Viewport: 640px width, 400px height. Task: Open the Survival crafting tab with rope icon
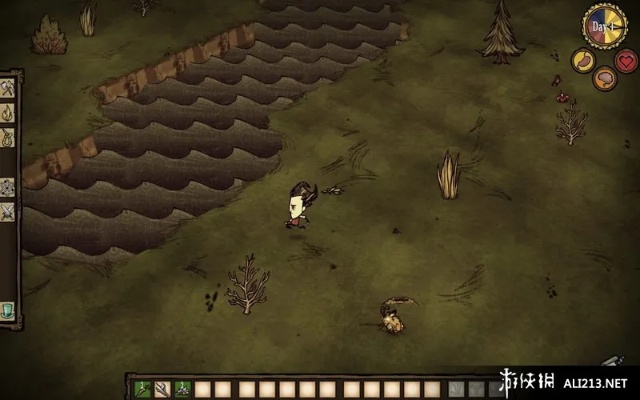pyautogui.click(x=8, y=137)
